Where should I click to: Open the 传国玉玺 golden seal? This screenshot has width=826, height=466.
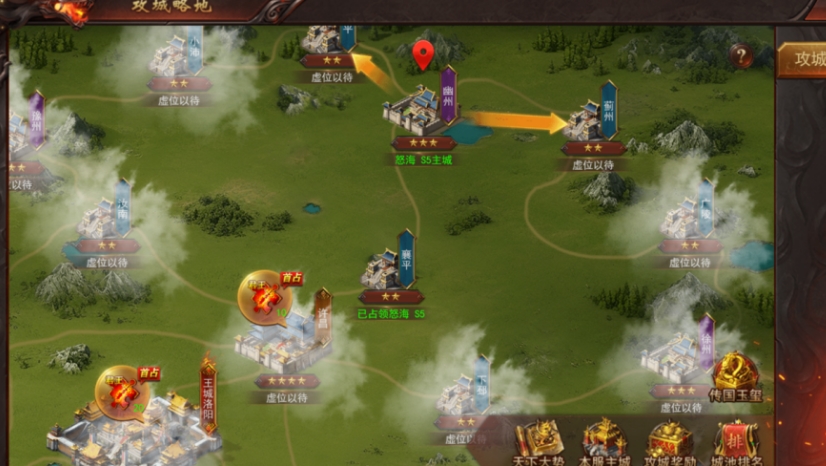tap(736, 375)
